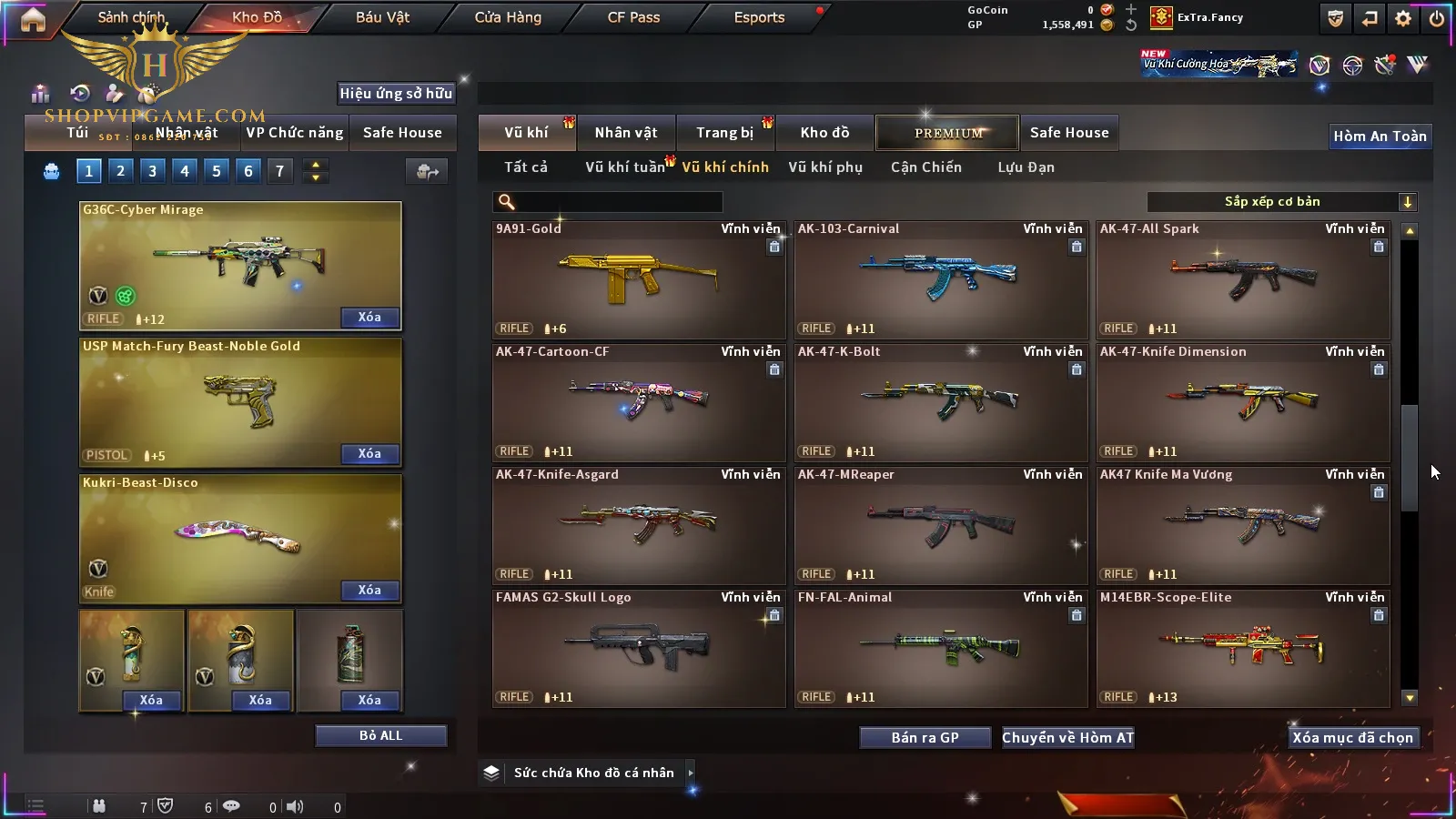This screenshot has width=1456, height=819.
Task: Pick the M14EBR-Scope-Elite weapon
Action: [x=1242, y=648]
